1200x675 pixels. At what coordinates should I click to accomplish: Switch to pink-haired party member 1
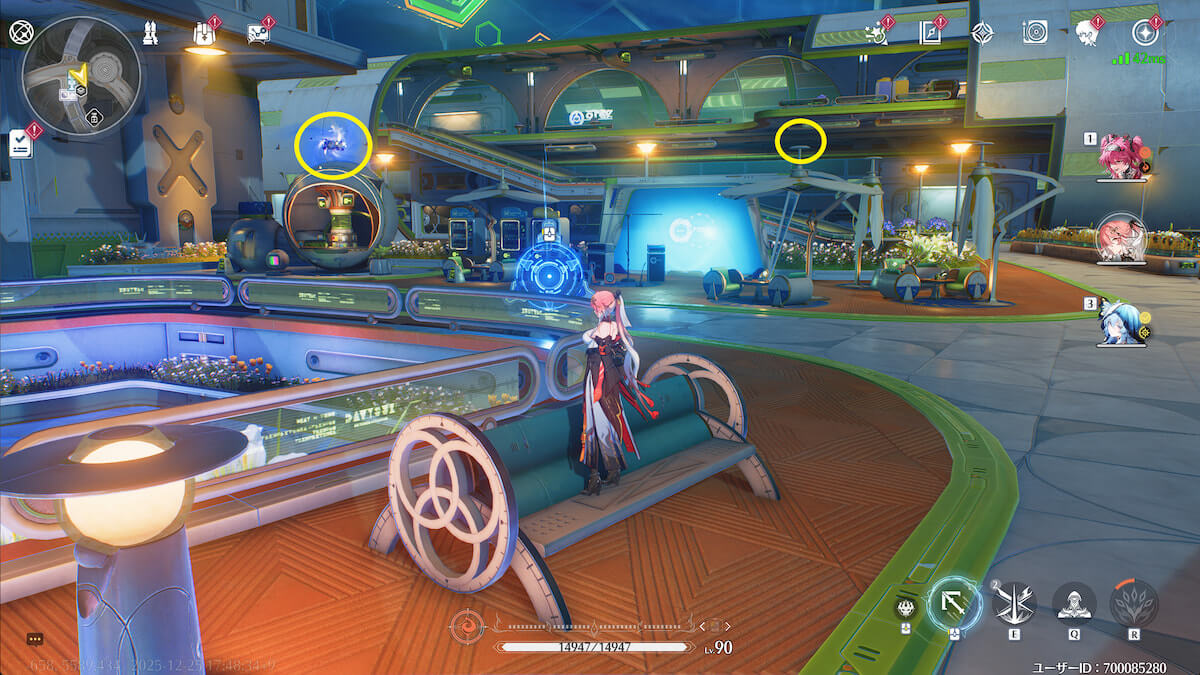pyautogui.click(x=1121, y=157)
